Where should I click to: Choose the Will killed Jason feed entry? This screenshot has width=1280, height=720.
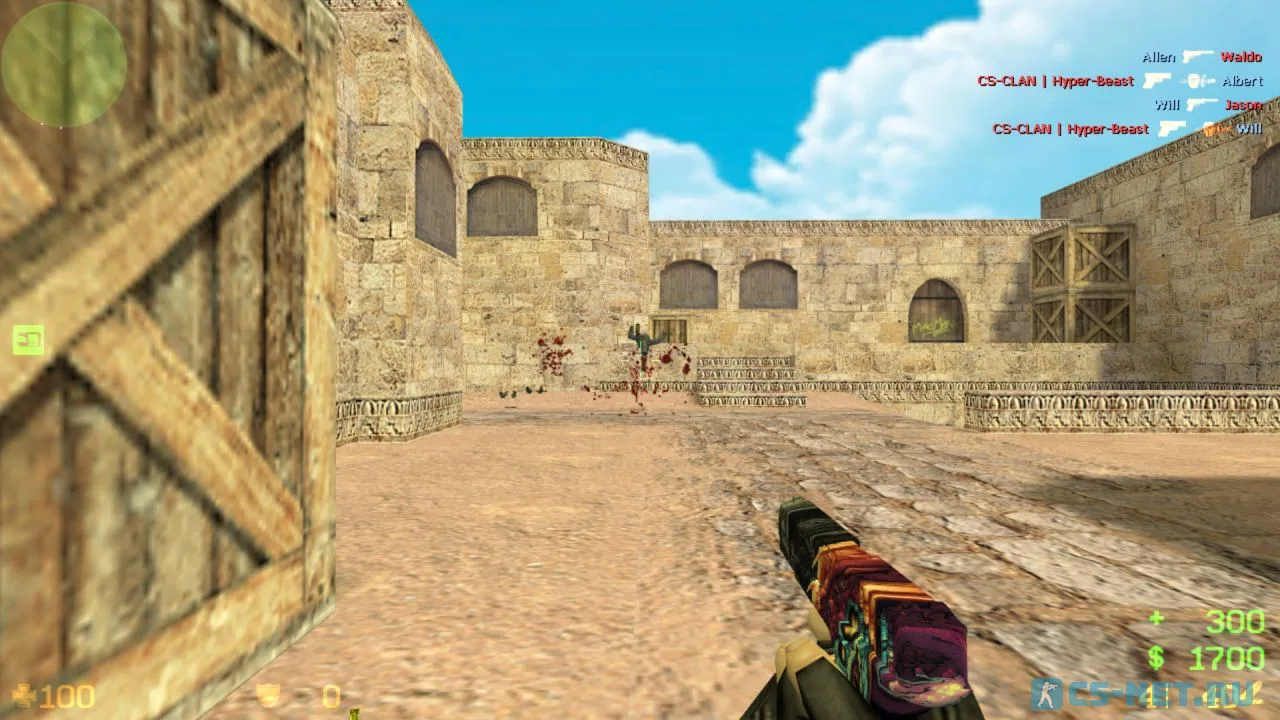[1207, 105]
